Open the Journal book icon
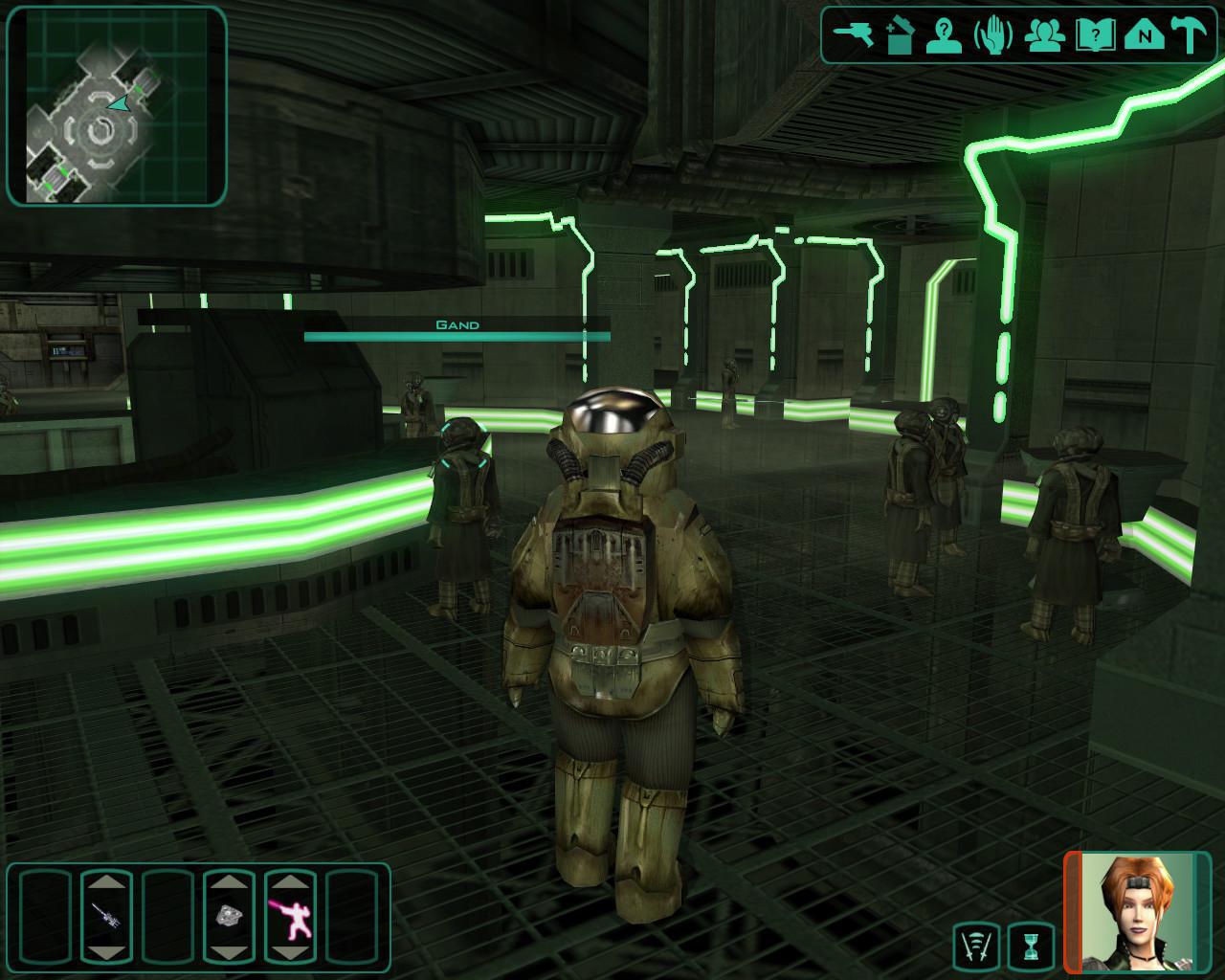Screen dimensions: 1225x980 pyautogui.click(x=1091, y=35)
